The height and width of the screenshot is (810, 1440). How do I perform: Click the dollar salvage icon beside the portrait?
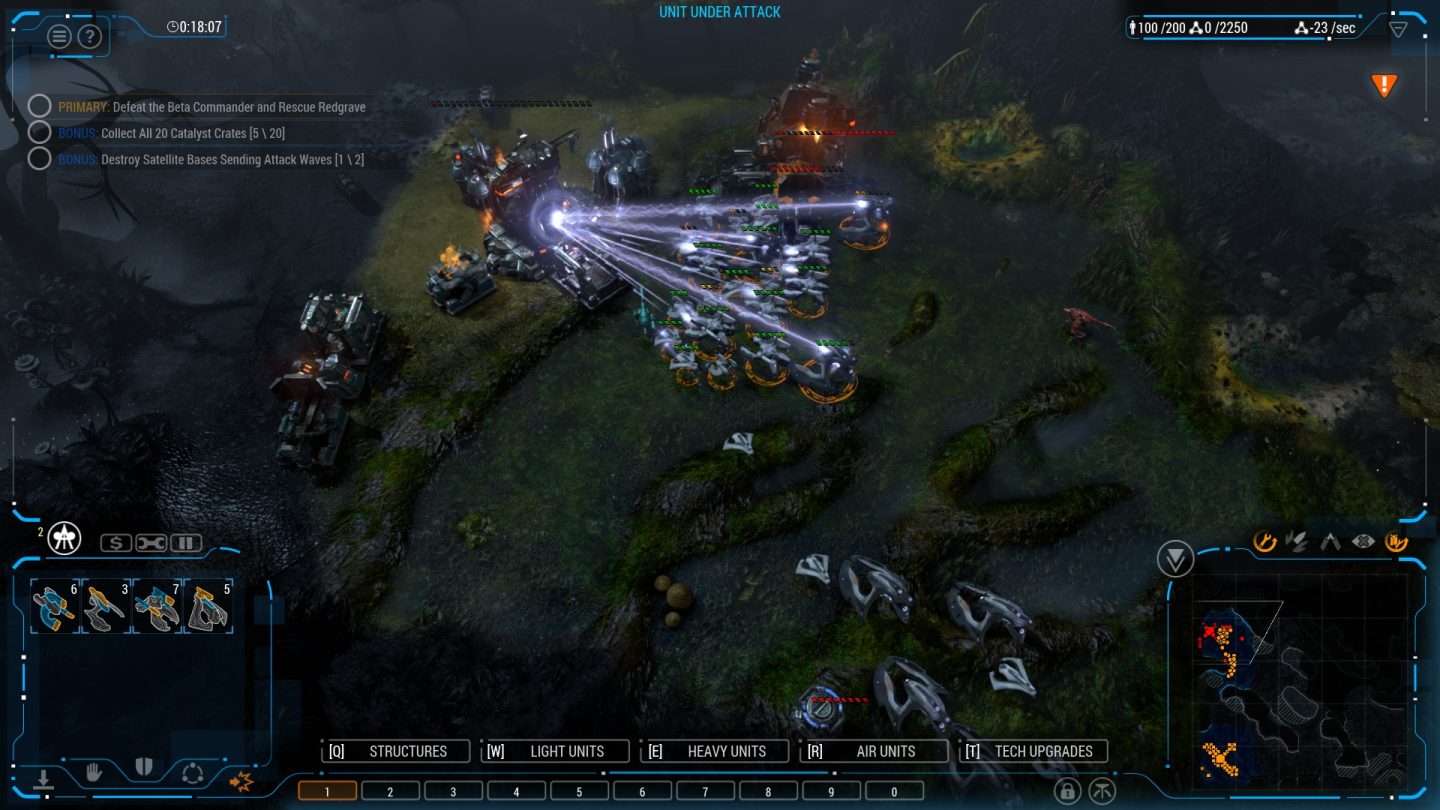click(x=115, y=542)
